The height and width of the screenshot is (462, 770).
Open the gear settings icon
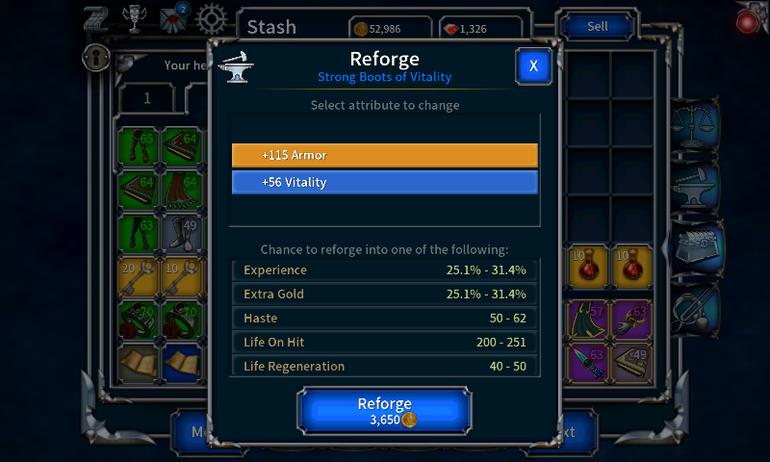pos(211,20)
